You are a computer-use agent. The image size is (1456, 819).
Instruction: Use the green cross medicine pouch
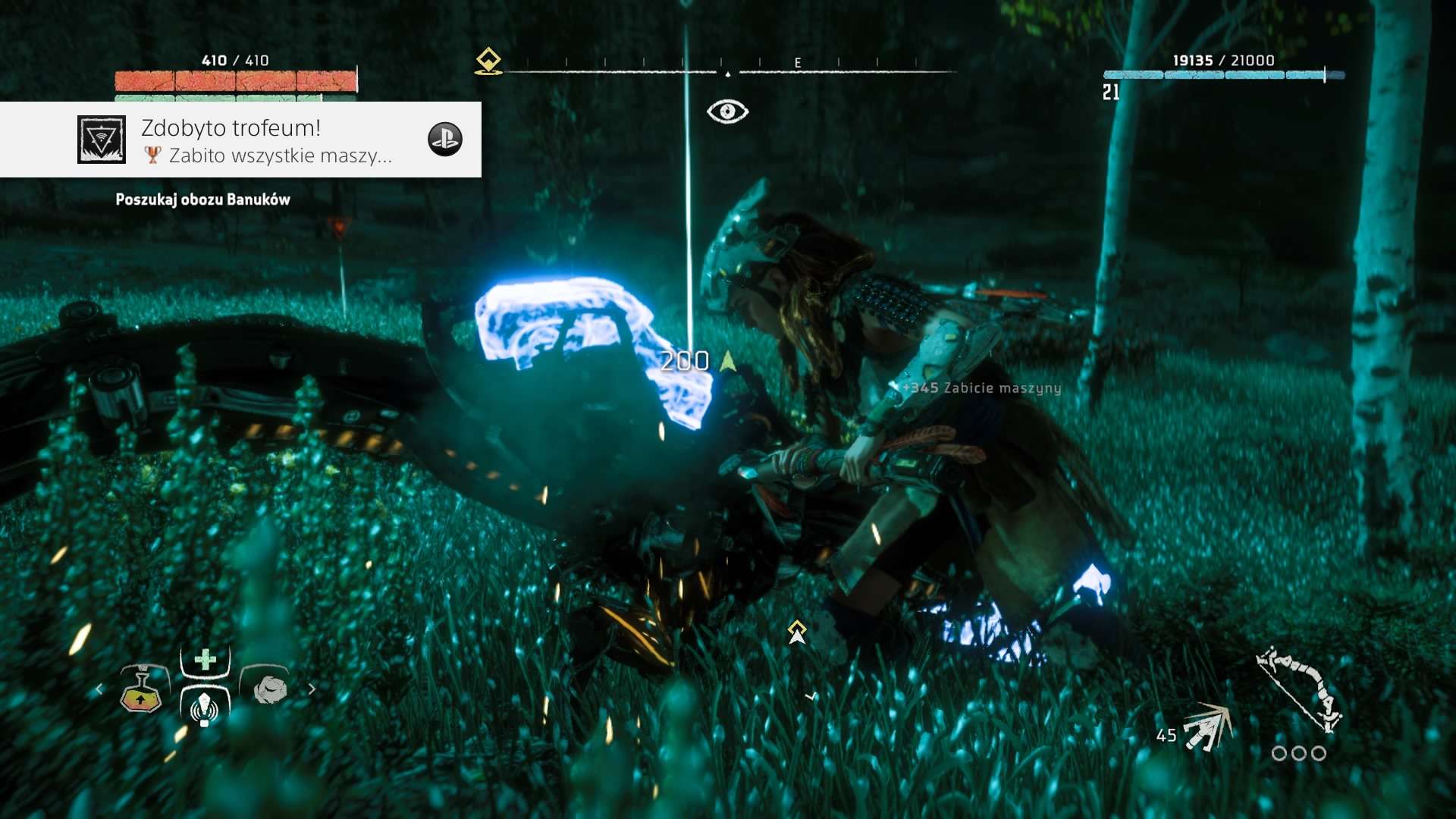pyautogui.click(x=205, y=660)
